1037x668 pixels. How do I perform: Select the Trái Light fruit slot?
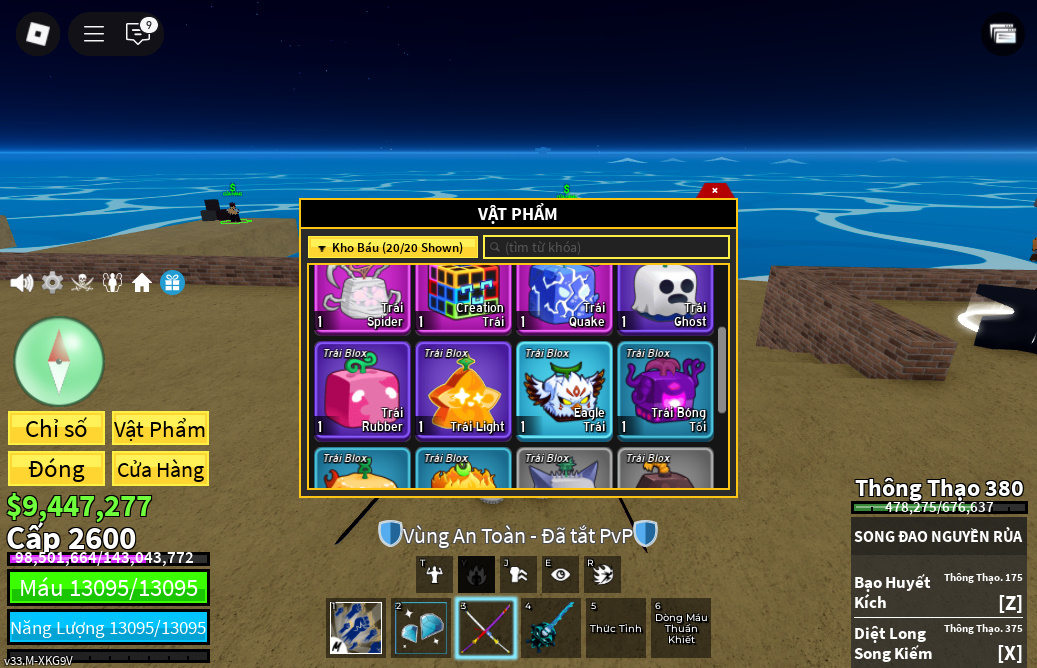[463, 391]
